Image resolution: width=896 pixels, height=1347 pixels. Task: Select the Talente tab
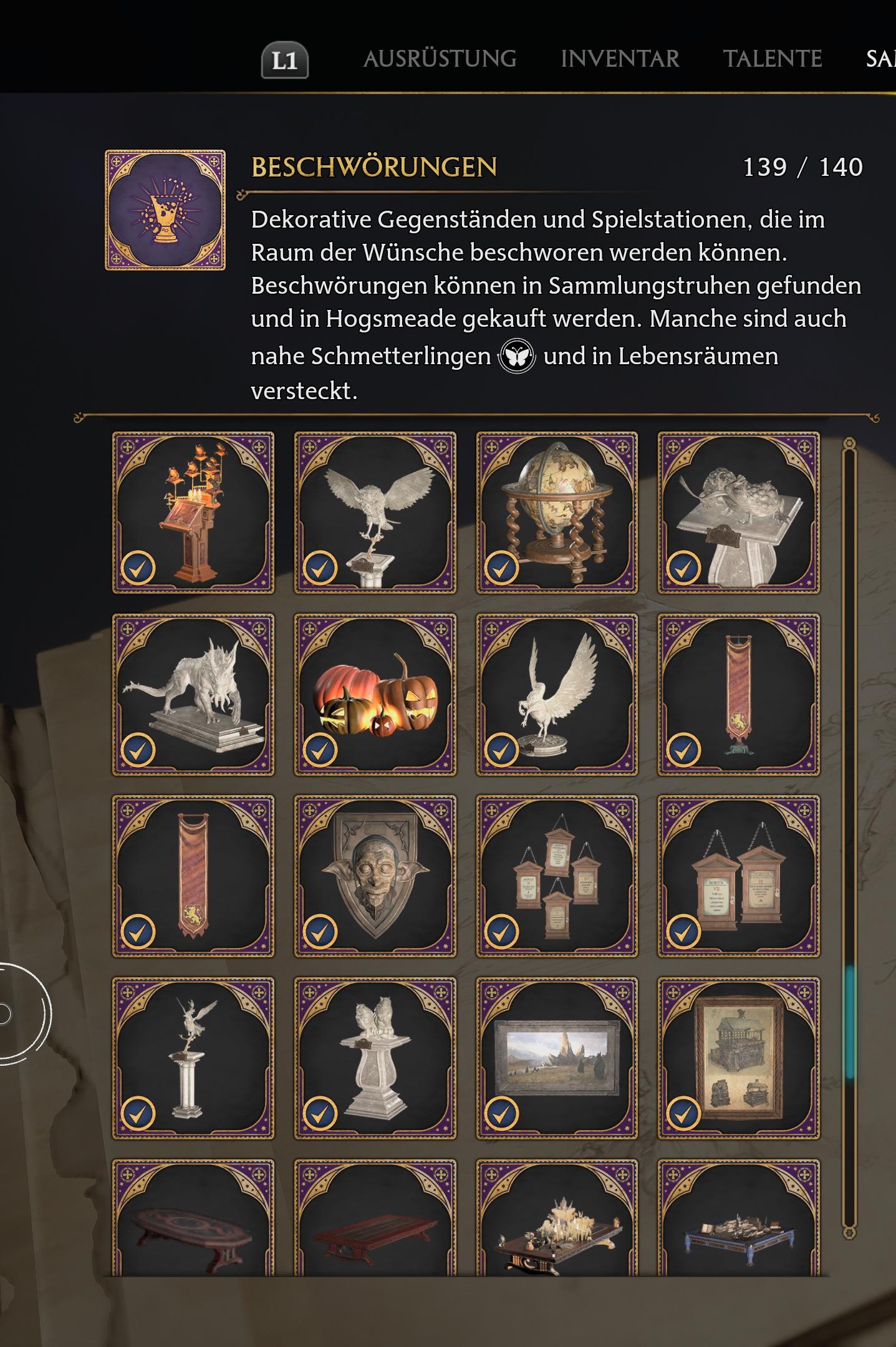pos(773,59)
